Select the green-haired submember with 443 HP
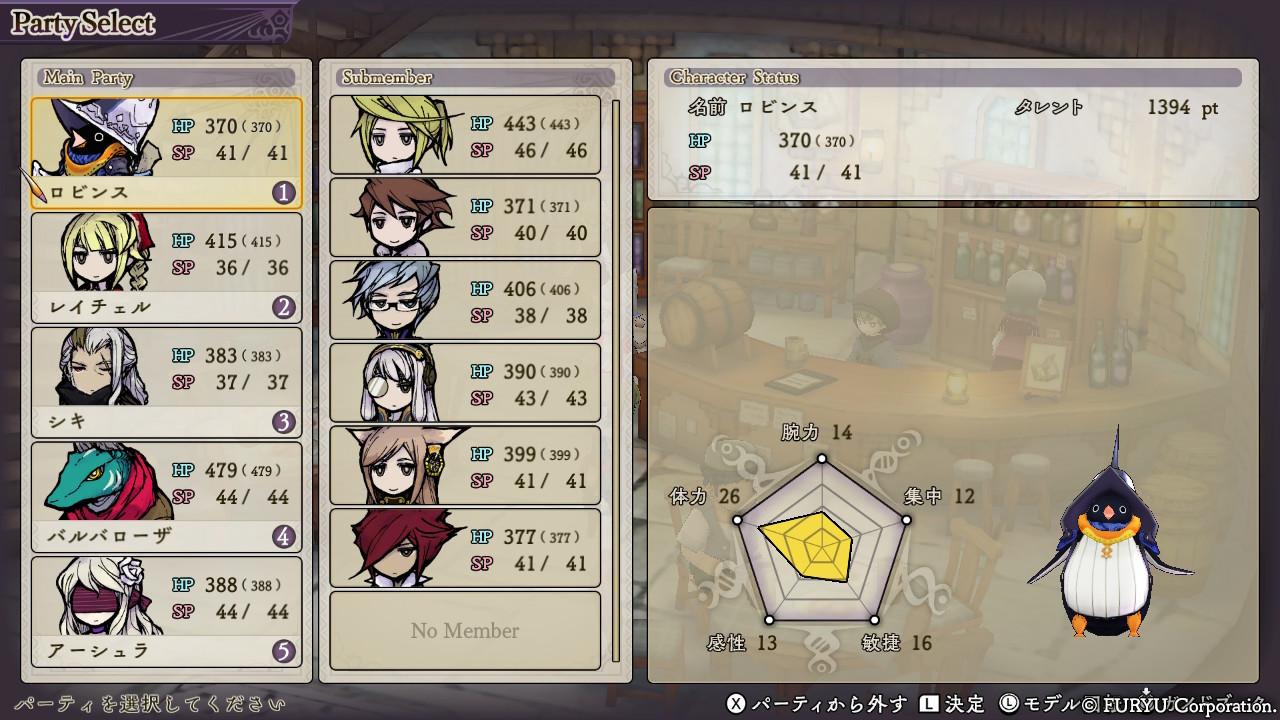Viewport: 1280px width, 720px height. point(465,135)
